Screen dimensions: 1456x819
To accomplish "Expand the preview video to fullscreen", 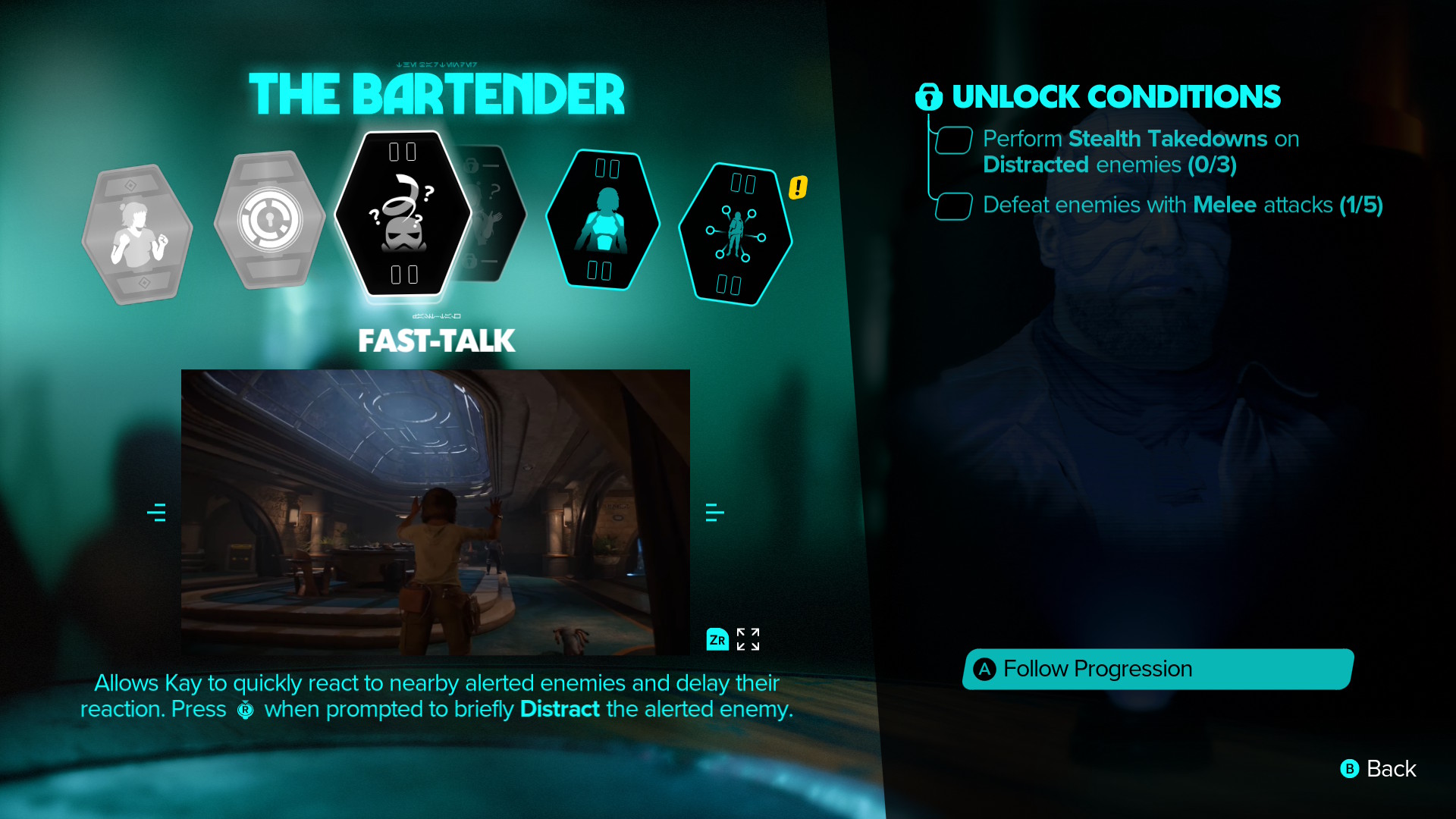I will [x=747, y=639].
